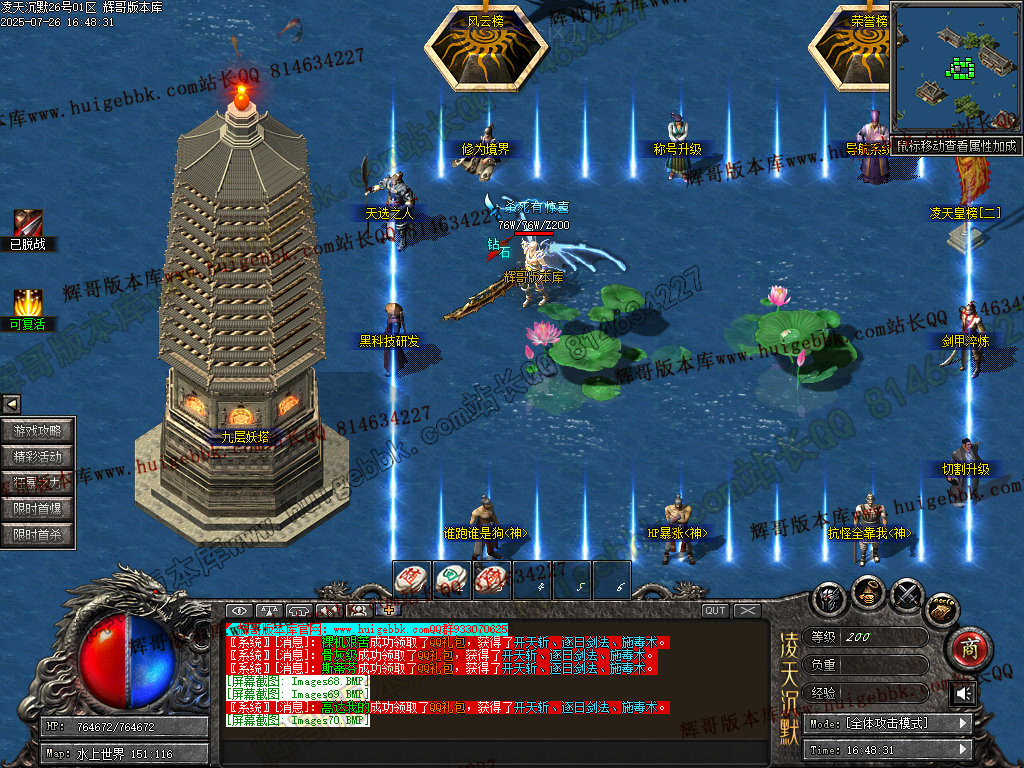The width and height of the screenshot is (1024, 768).
Task: Open the red 商 shop button
Action: 967,647
